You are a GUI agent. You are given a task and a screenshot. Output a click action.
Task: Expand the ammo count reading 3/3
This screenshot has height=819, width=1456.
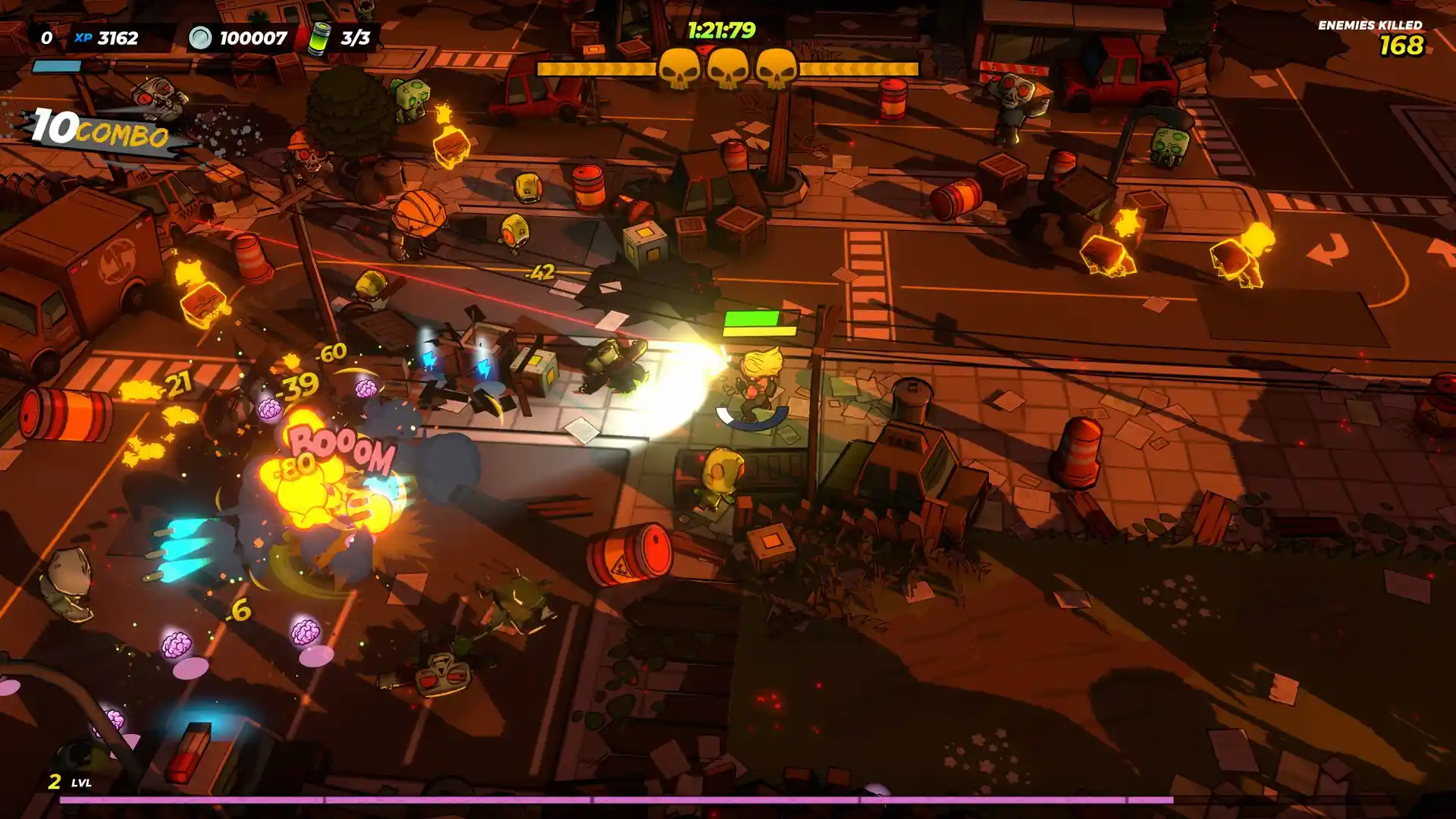coord(356,35)
